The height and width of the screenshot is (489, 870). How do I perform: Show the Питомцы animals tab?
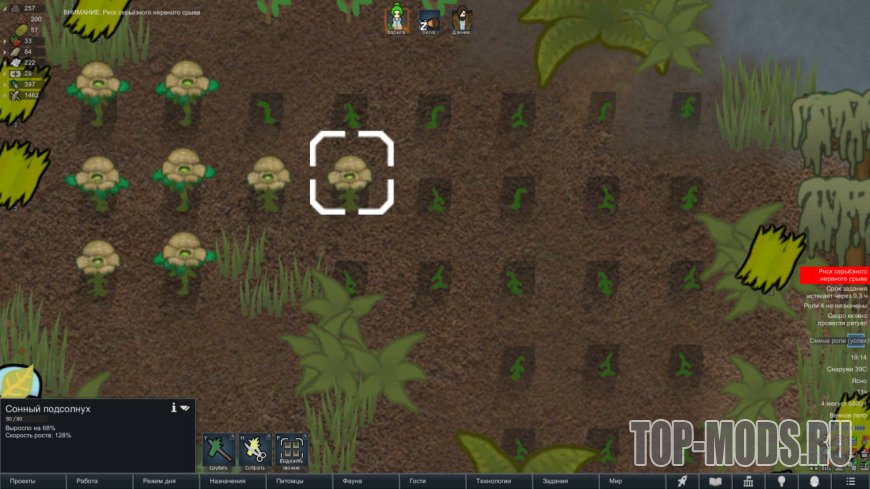tap(293, 481)
